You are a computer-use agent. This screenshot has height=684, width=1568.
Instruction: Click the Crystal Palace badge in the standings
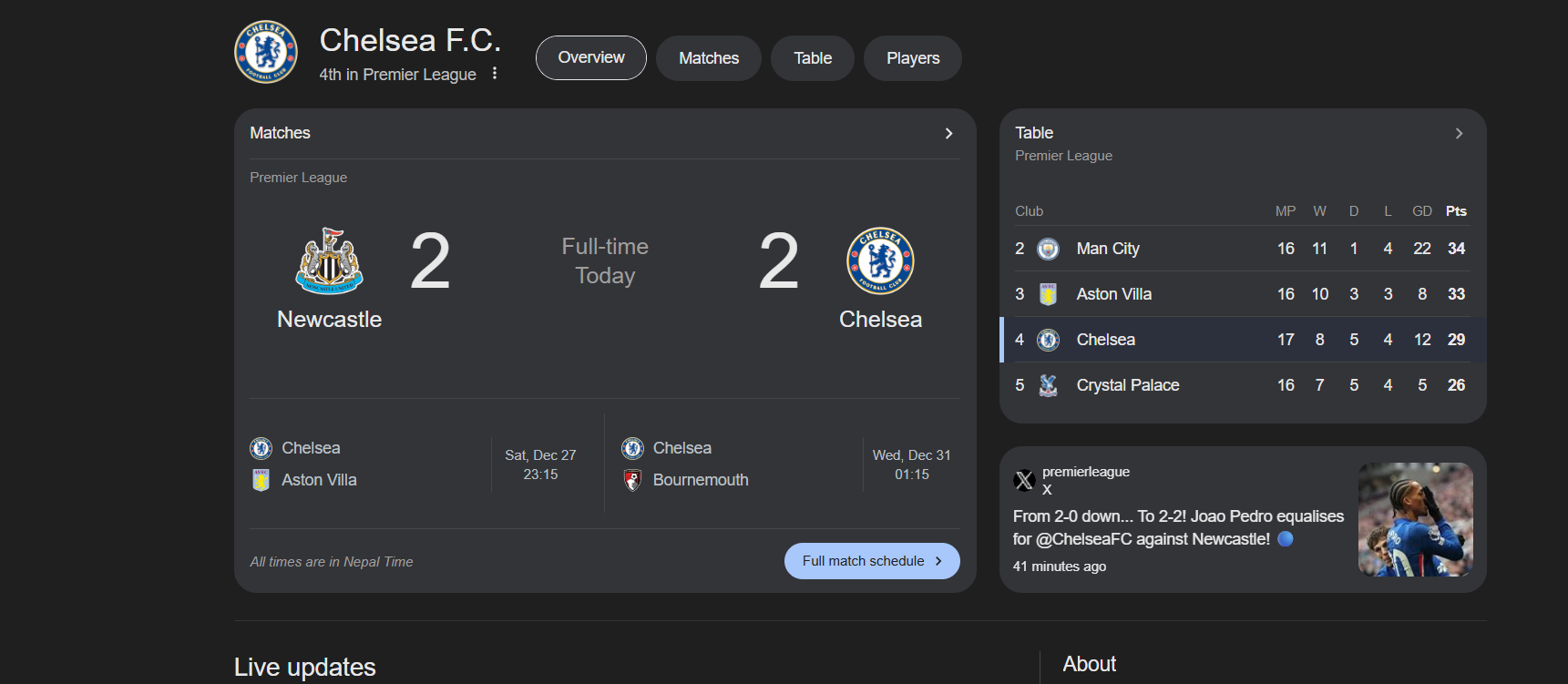[1048, 384]
